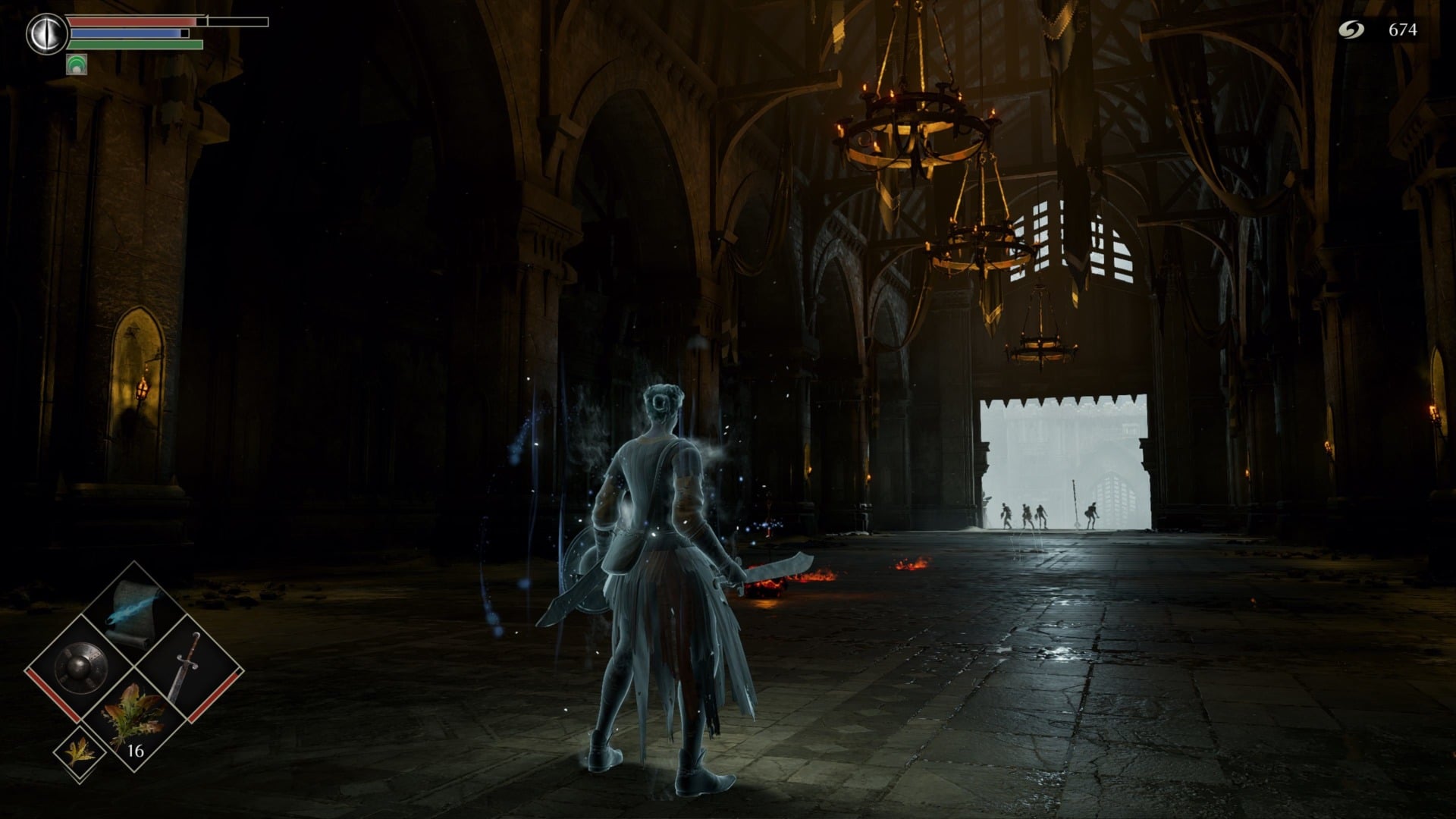The width and height of the screenshot is (1456, 819).
Task: Toggle the active status effect indicator
Action: (78, 64)
